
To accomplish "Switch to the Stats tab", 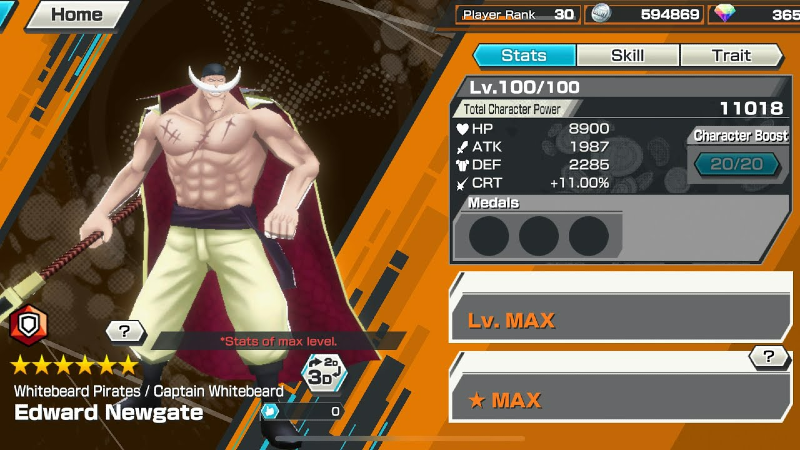I will (524, 56).
